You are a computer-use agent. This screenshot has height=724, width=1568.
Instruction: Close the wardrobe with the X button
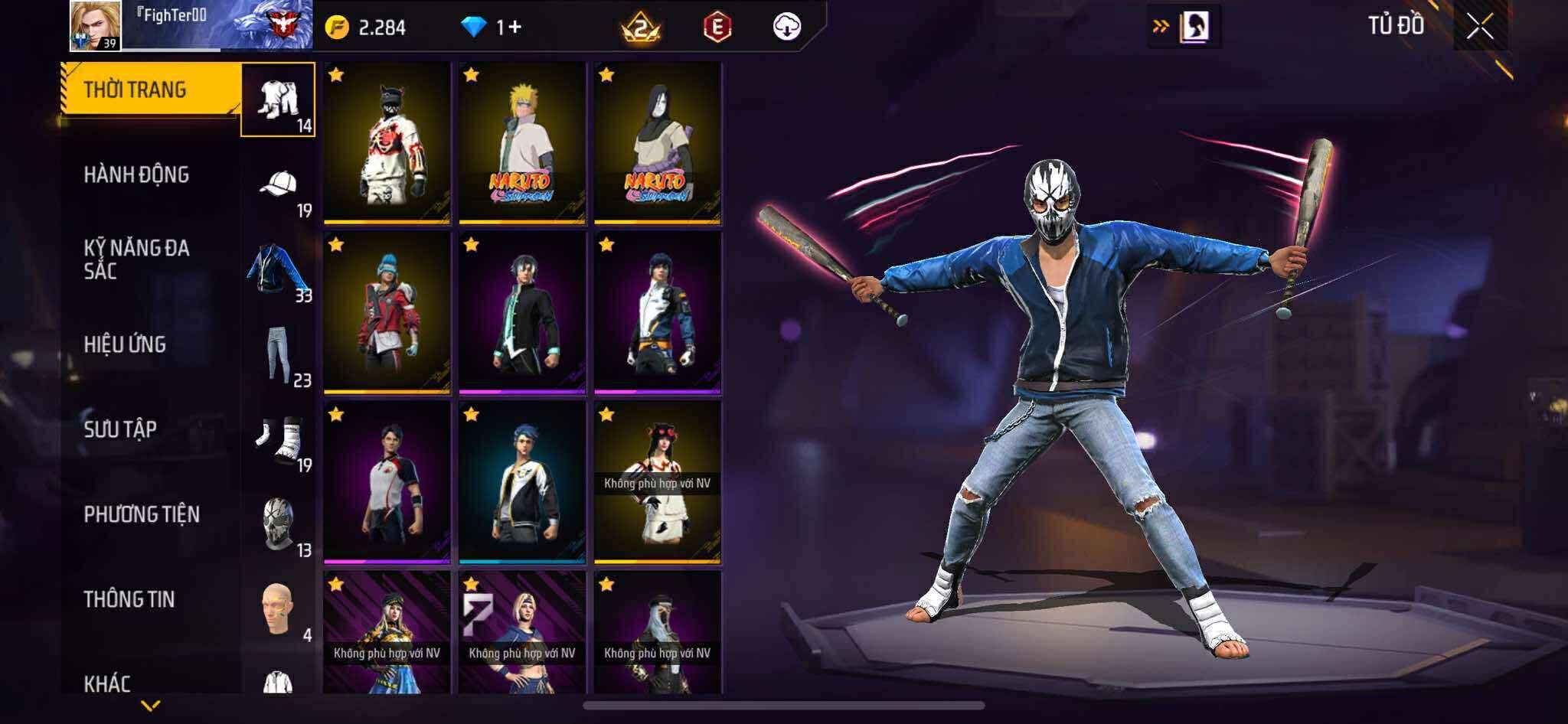click(x=1479, y=28)
